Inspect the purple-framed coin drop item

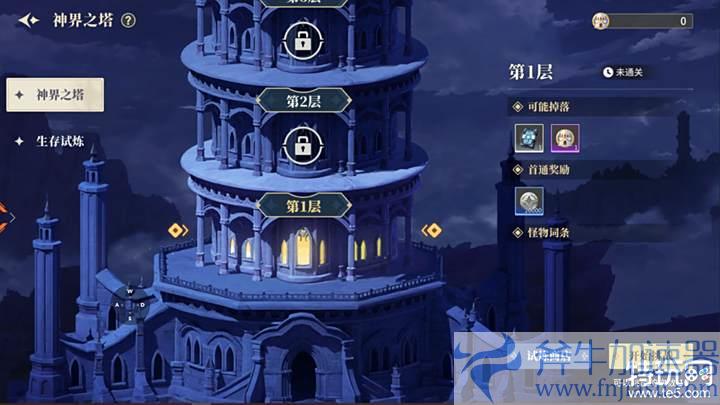(x=565, y=137)
